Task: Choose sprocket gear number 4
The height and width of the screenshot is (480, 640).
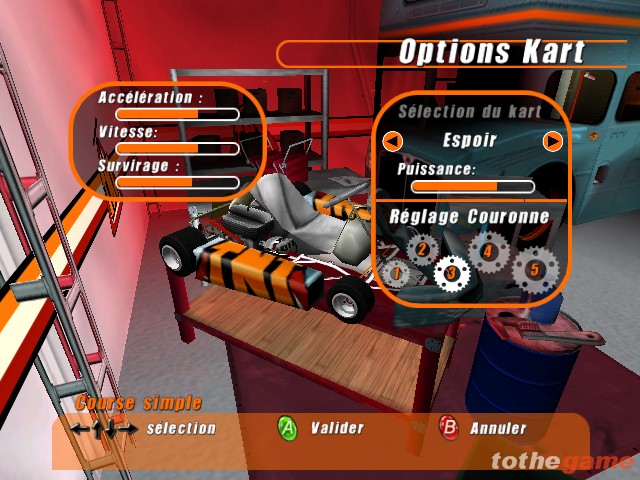Action: (487, 250)
